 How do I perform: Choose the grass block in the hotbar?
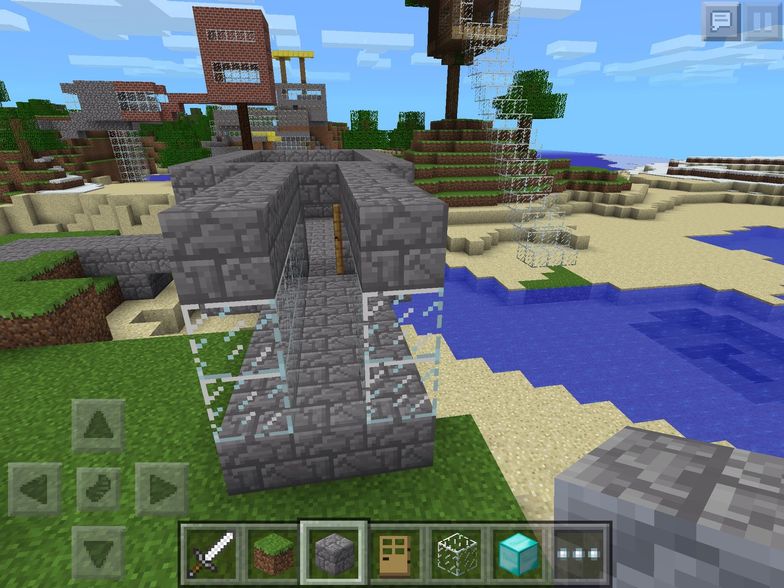pyautogui.click(x=272, y=550)
